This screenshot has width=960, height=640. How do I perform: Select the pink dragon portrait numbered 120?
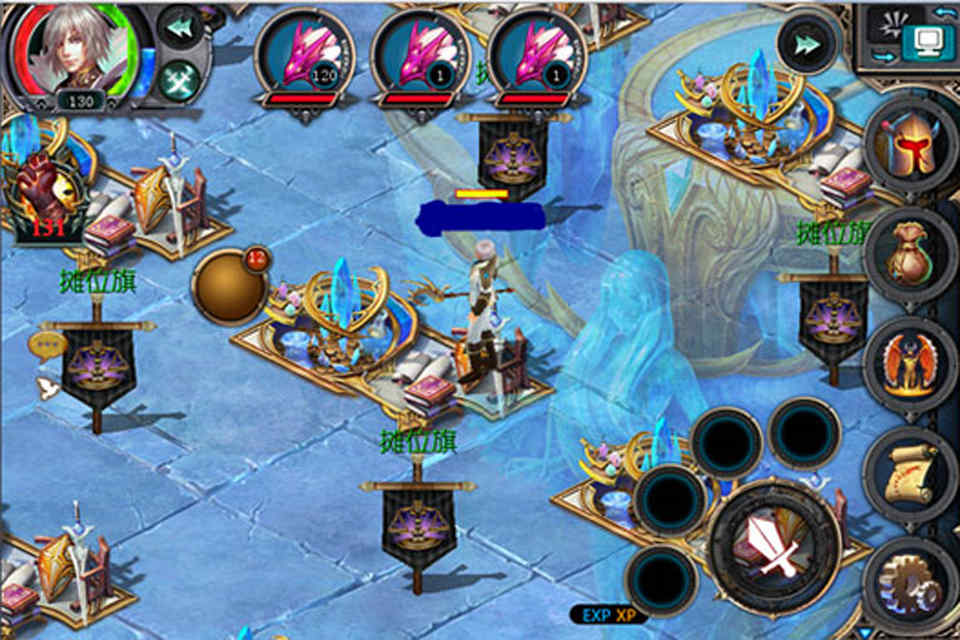click(305, 57)
